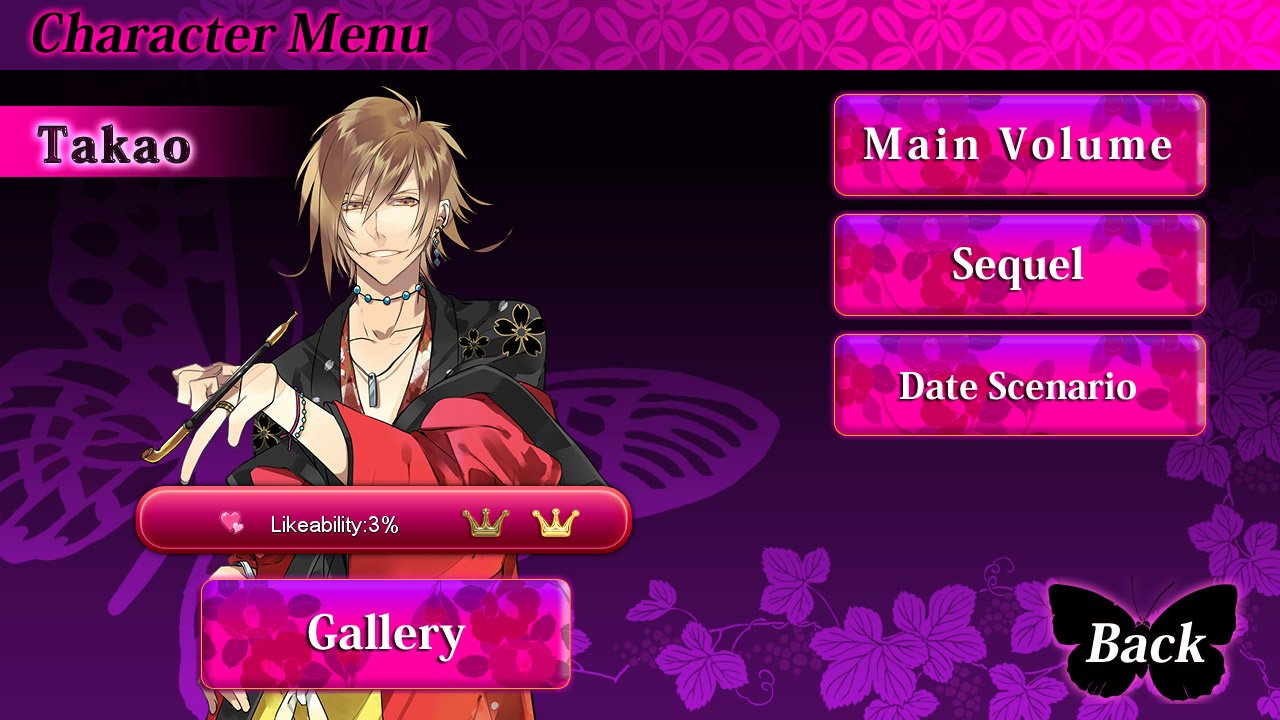Toggle the right crown completion indicator

(556, 524)
